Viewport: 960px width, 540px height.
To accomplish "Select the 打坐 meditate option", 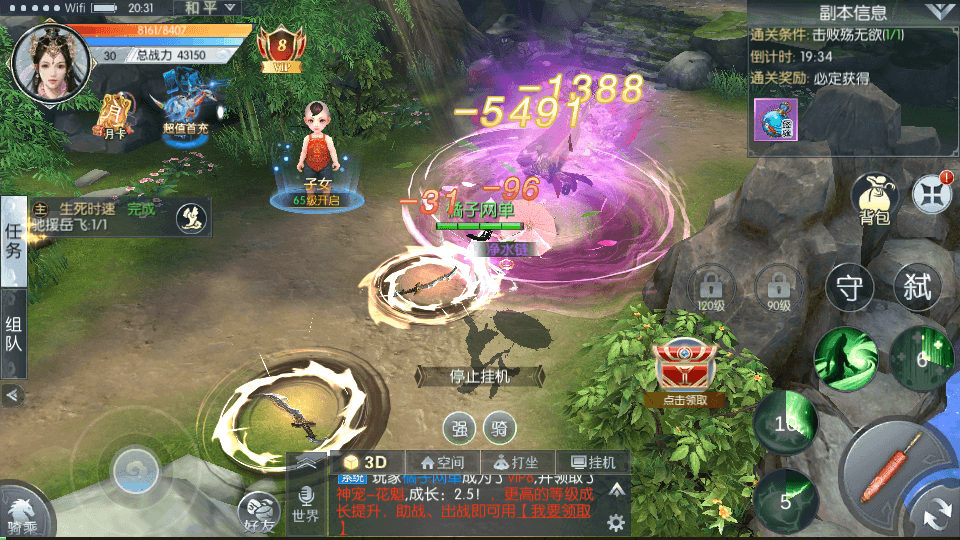I will 517,462.
